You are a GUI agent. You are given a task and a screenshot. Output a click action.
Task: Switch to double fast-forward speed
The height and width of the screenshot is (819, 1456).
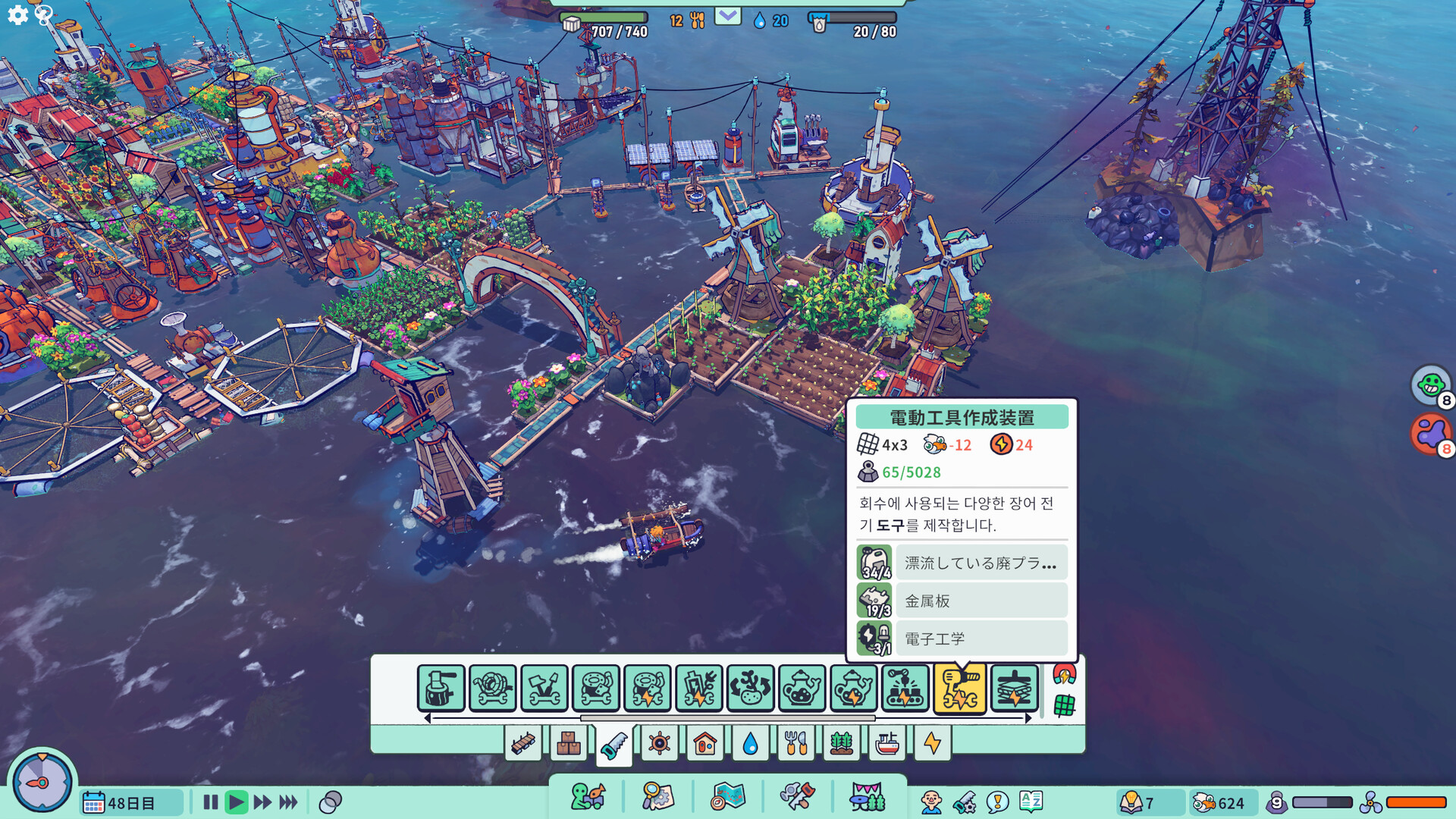coord(262,802)
